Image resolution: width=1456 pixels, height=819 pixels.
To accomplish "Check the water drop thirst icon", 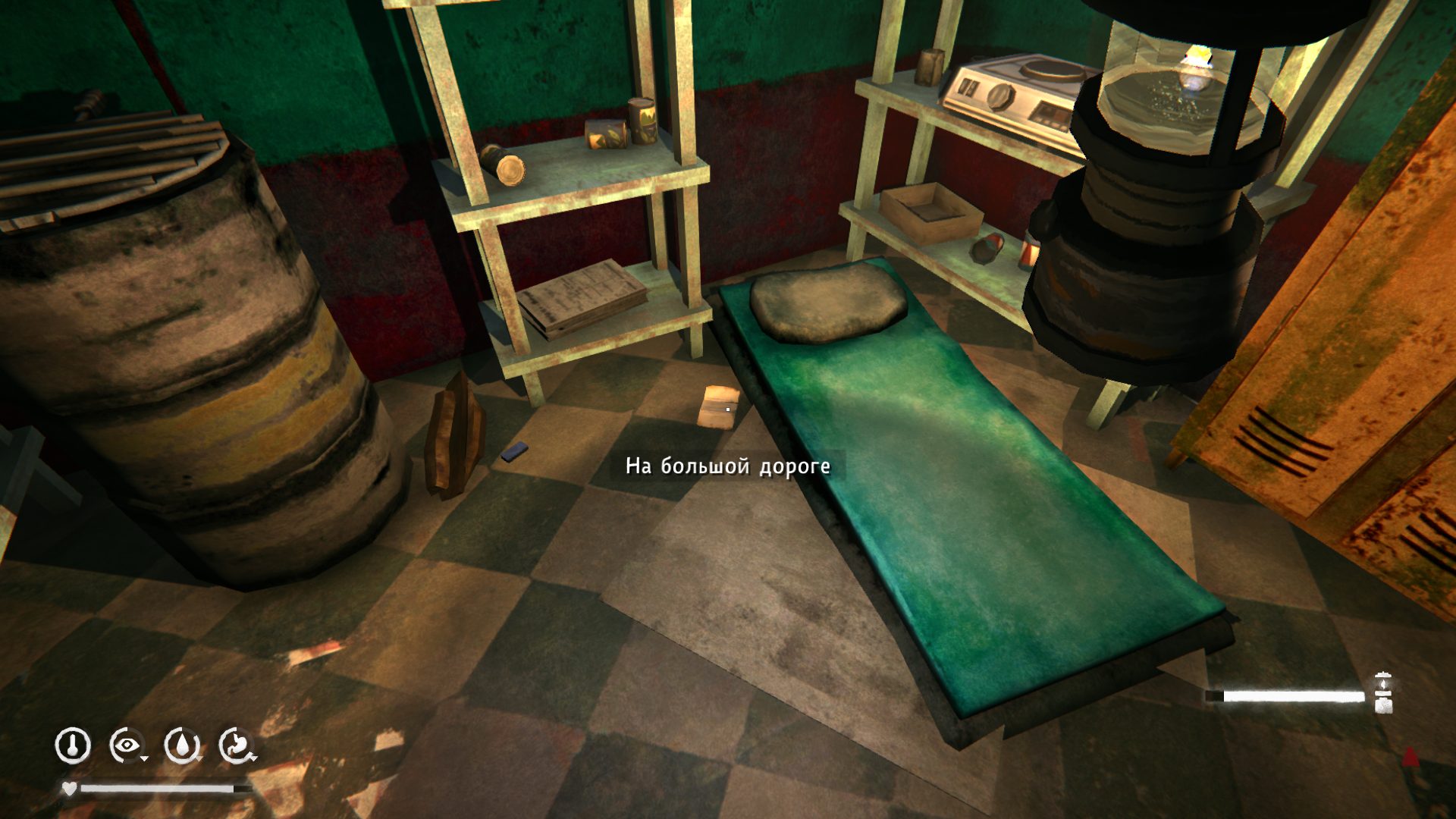I will pyautogui.click(x=182, y=745).
